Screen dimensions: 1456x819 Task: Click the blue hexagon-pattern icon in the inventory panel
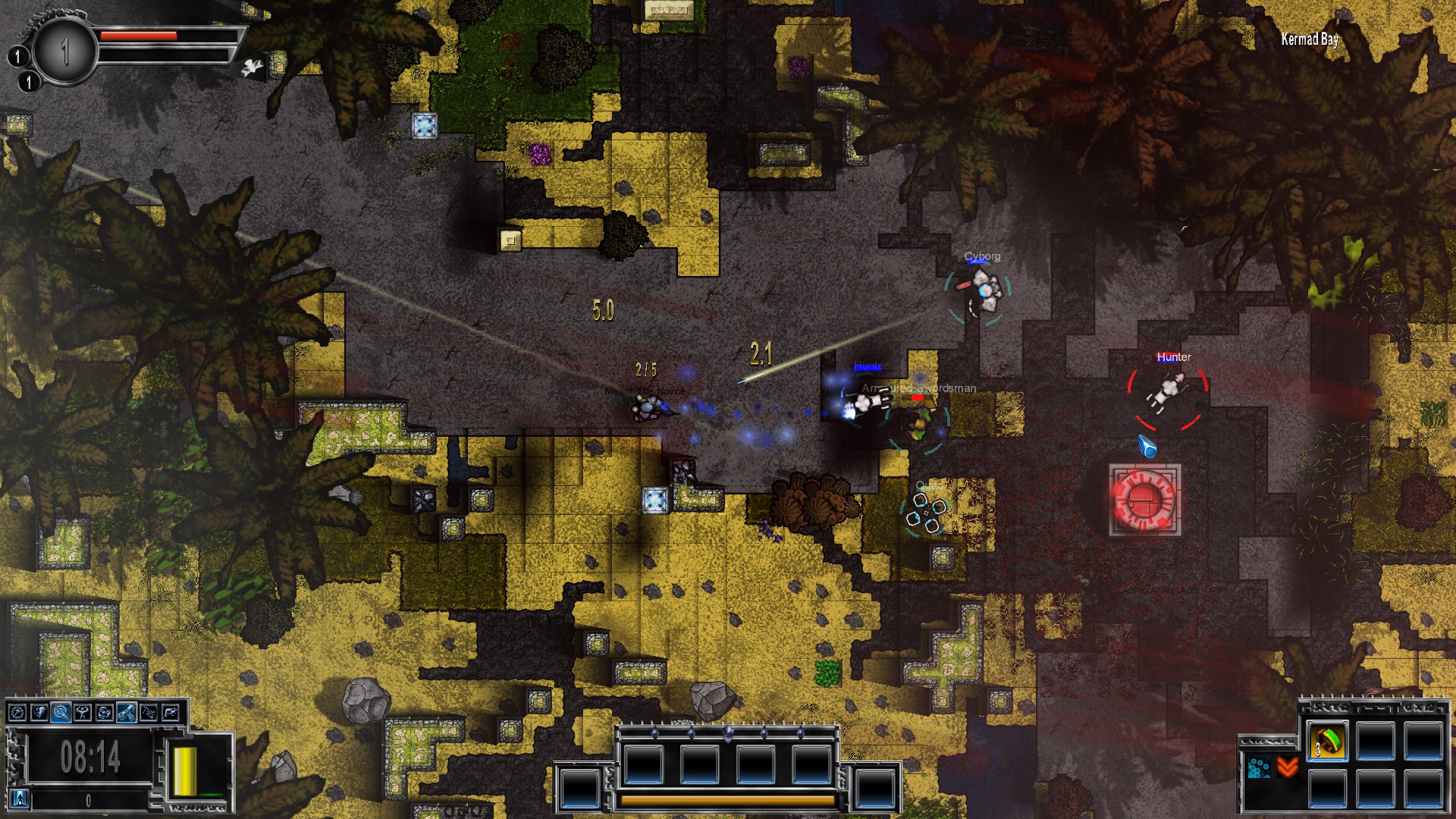1260,767
